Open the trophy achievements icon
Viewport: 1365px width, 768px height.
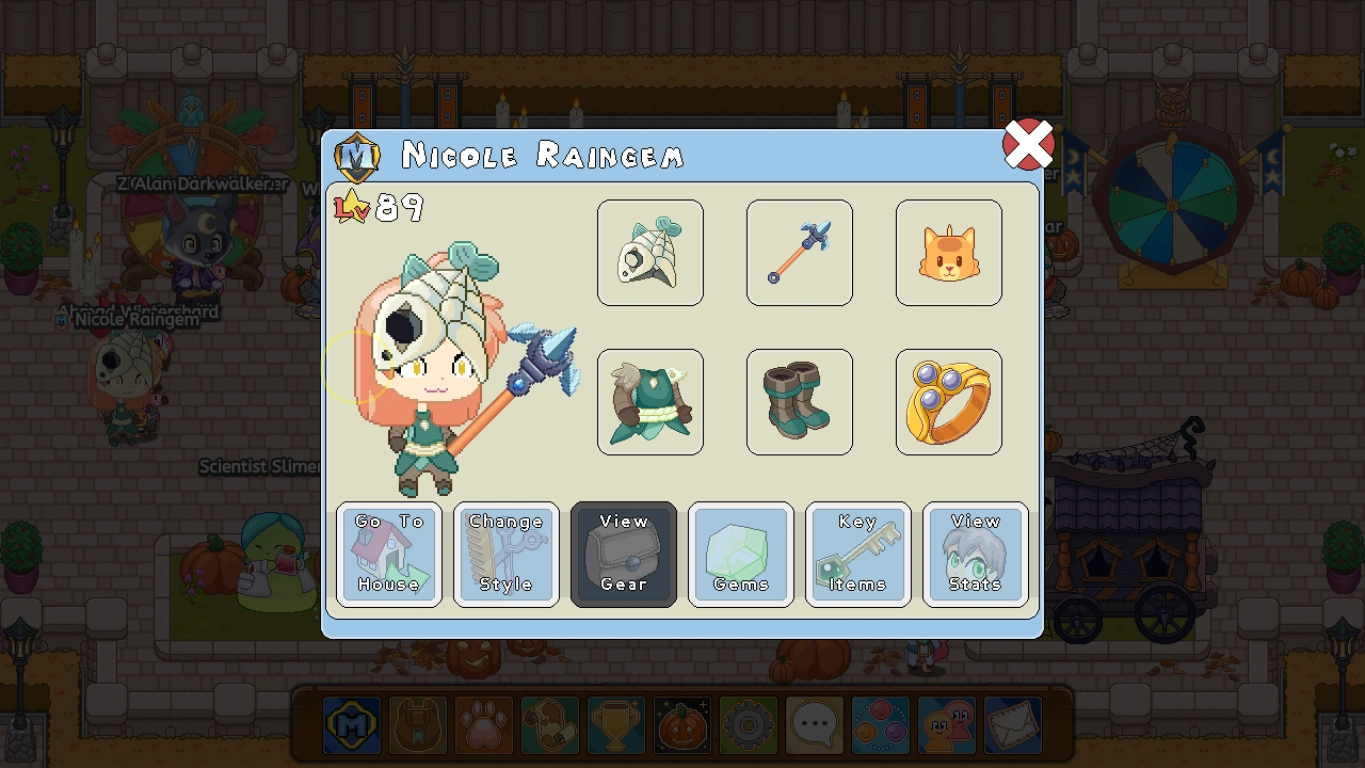pyautogui.click(x=615, y=725)
